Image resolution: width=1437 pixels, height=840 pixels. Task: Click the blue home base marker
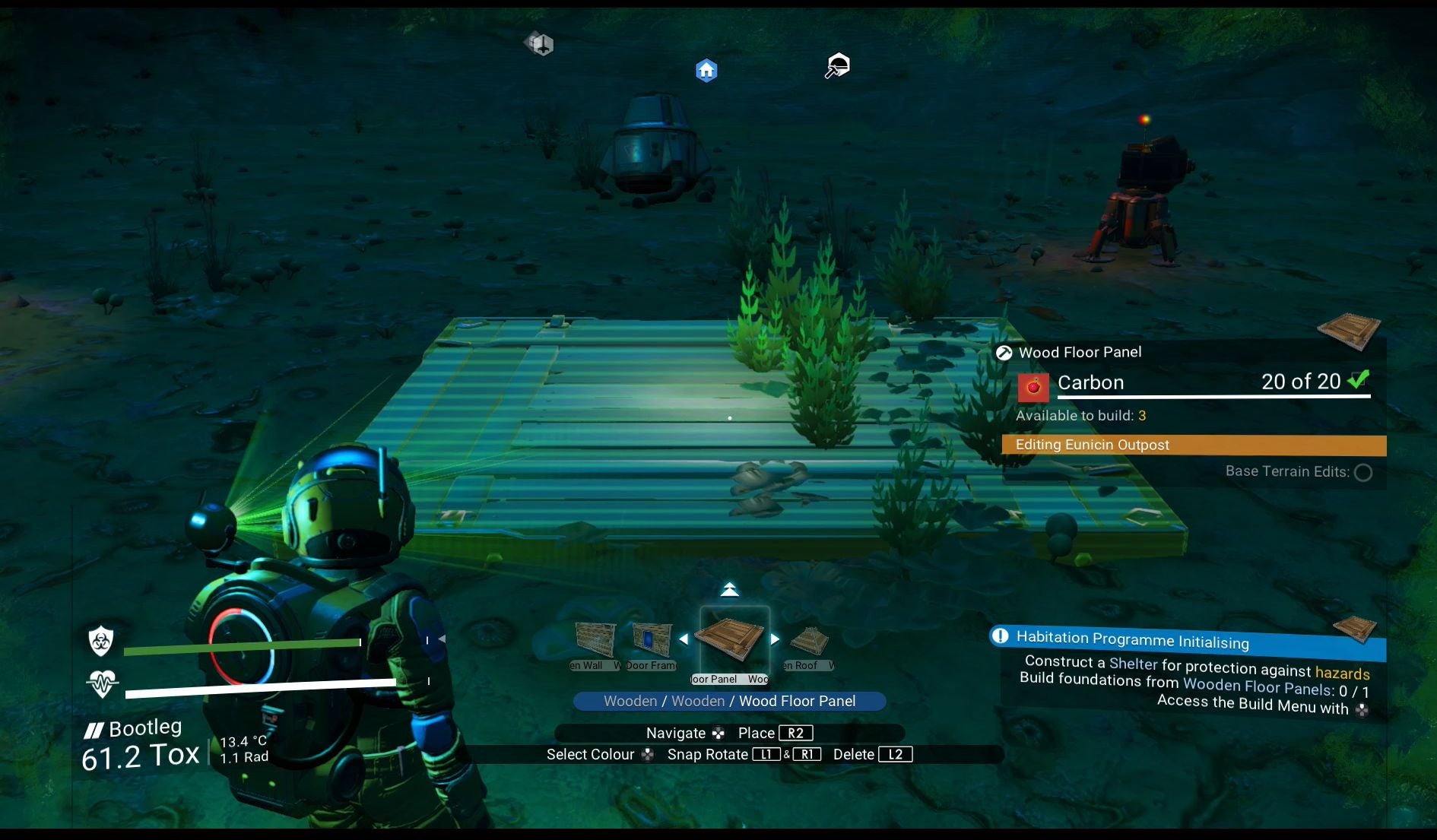706,69
